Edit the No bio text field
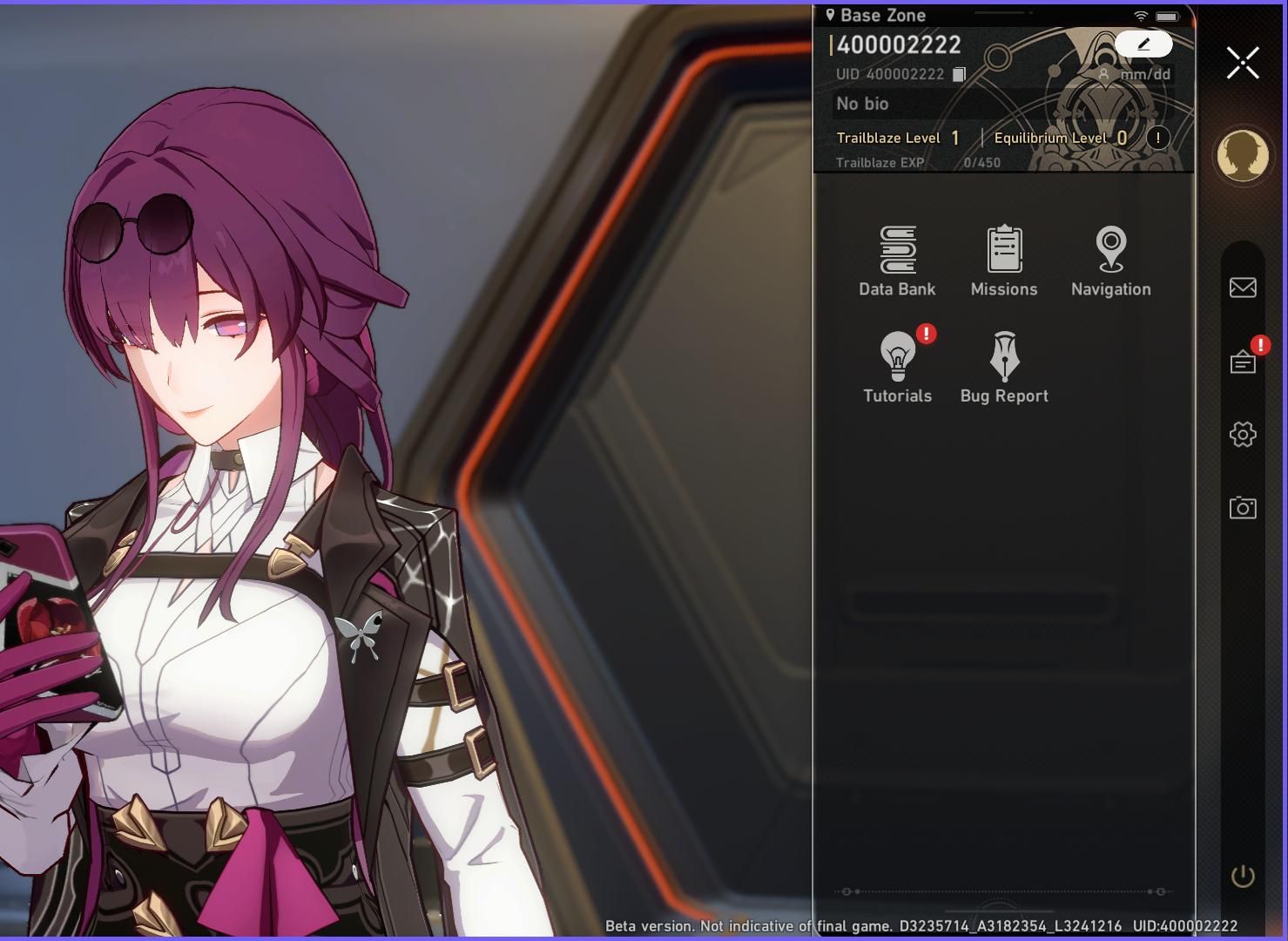 tap(862, 104)
